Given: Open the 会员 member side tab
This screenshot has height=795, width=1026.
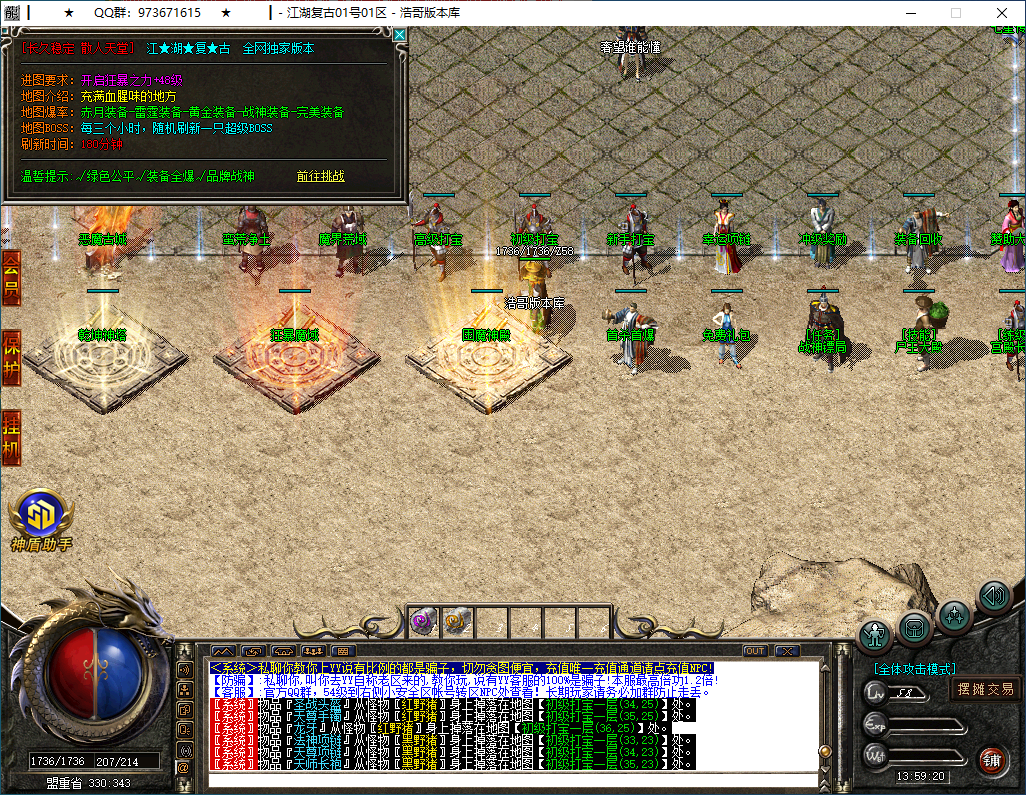Looking at the screenshot, I should click(11, 278).
